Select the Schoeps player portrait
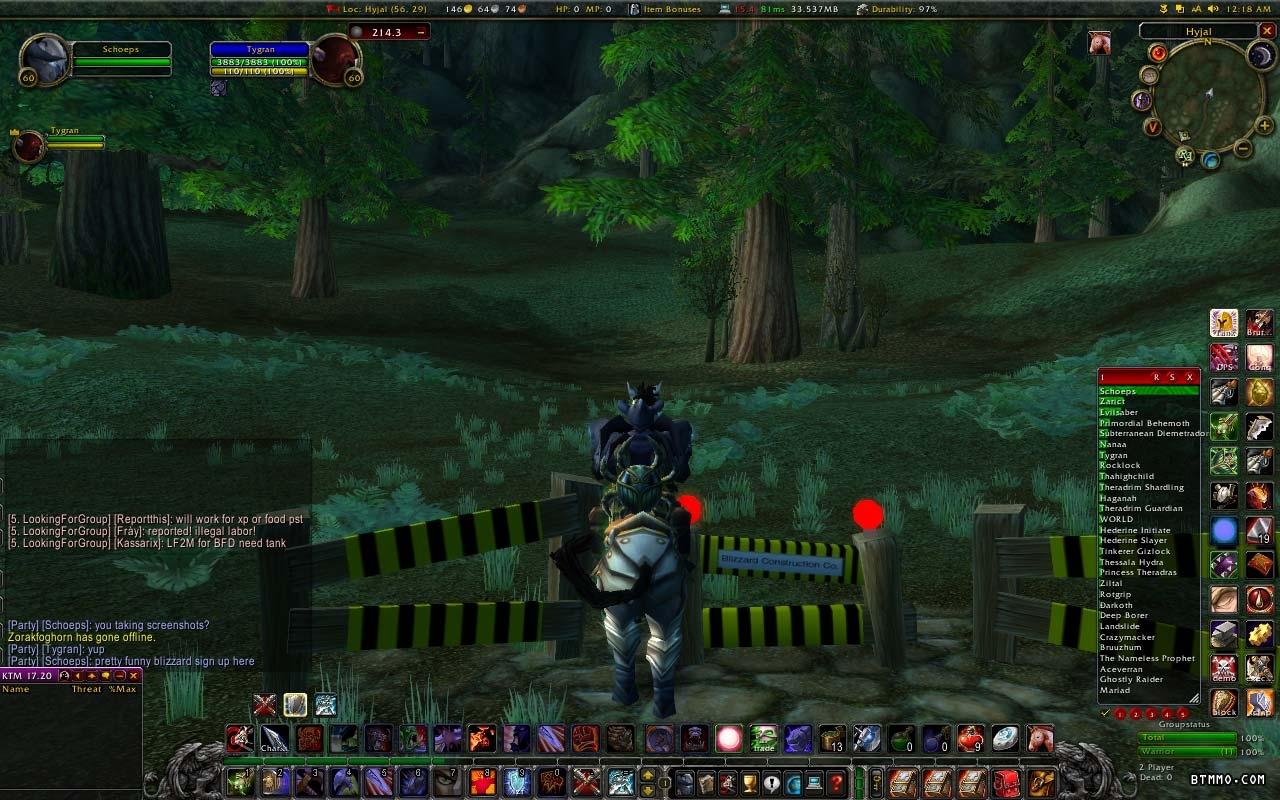The width and height of the screenshot is (1280, 800). pyautogui.click(x=45, y=60)
